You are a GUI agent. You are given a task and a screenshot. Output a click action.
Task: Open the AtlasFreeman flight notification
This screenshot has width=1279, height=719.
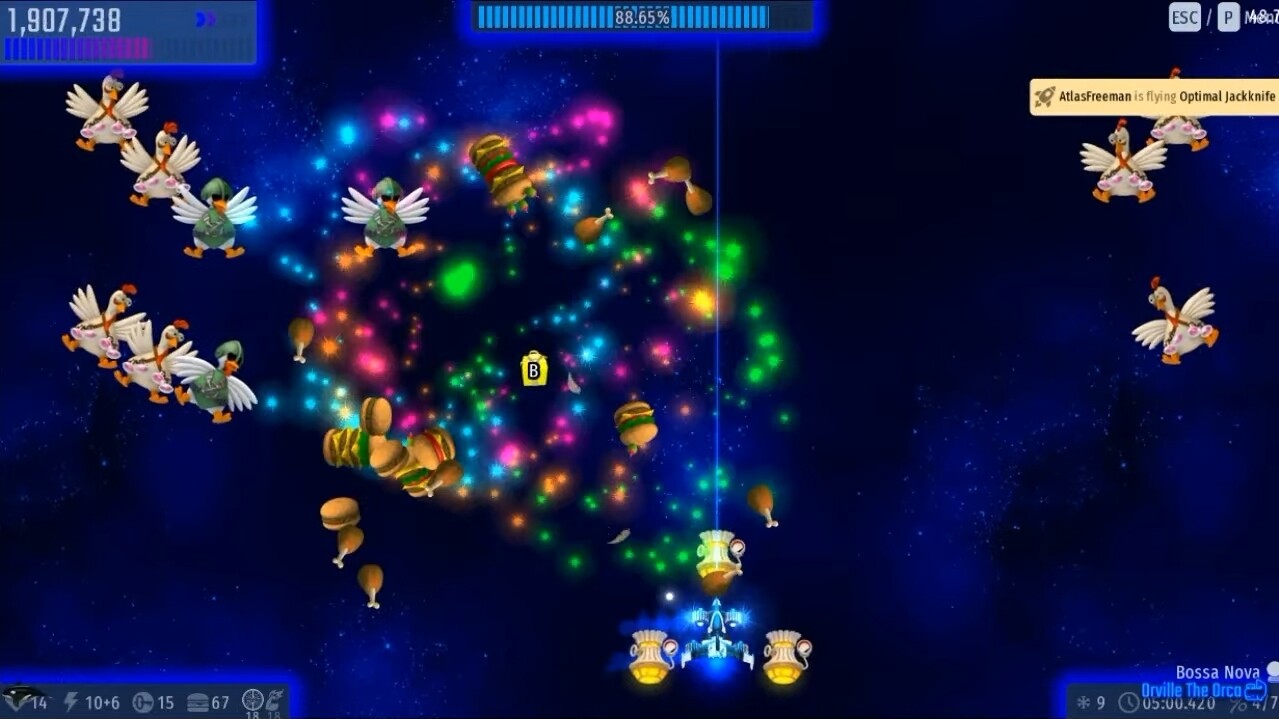pos(1156,97)
